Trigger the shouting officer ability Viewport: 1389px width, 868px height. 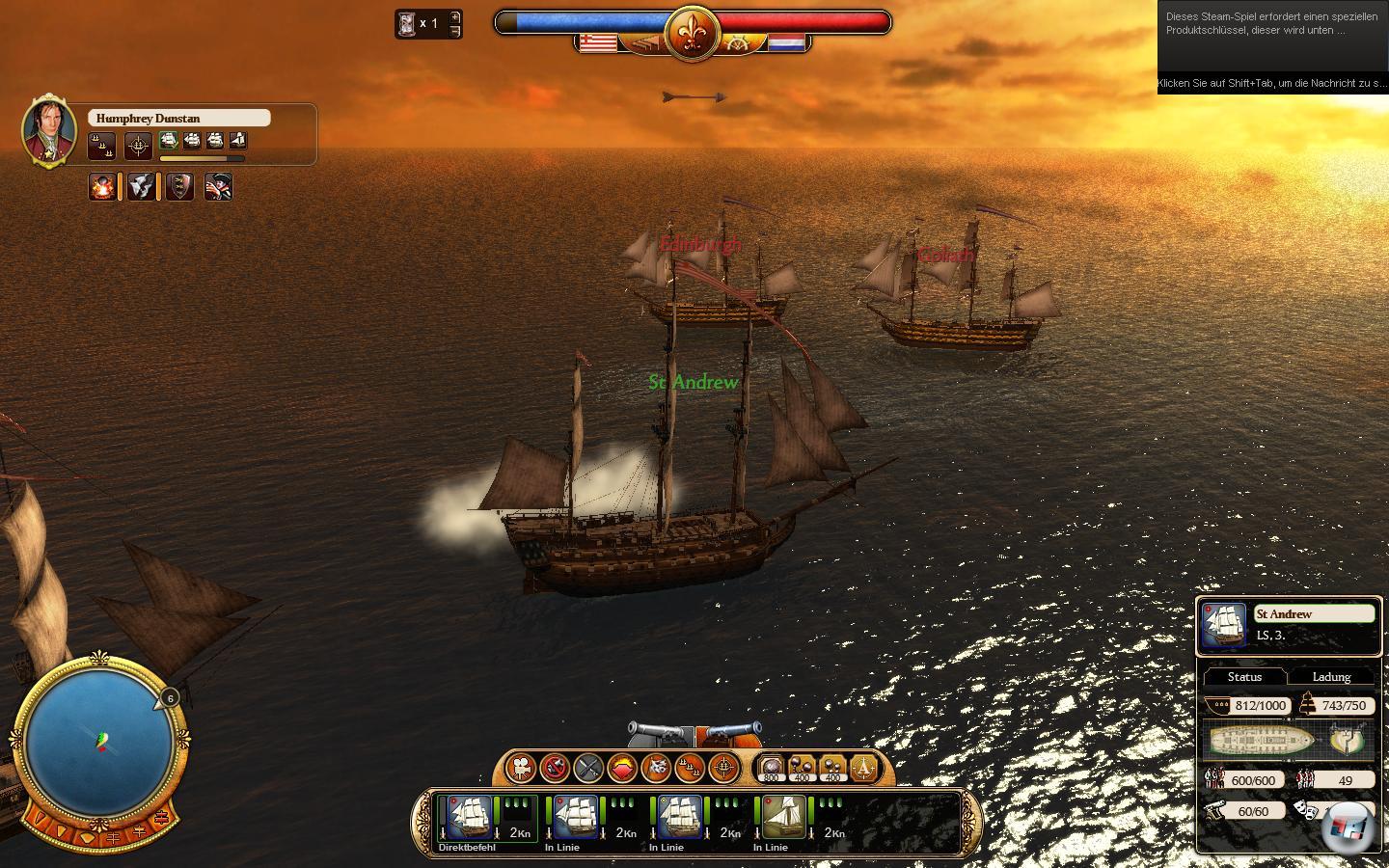point(218,186)
